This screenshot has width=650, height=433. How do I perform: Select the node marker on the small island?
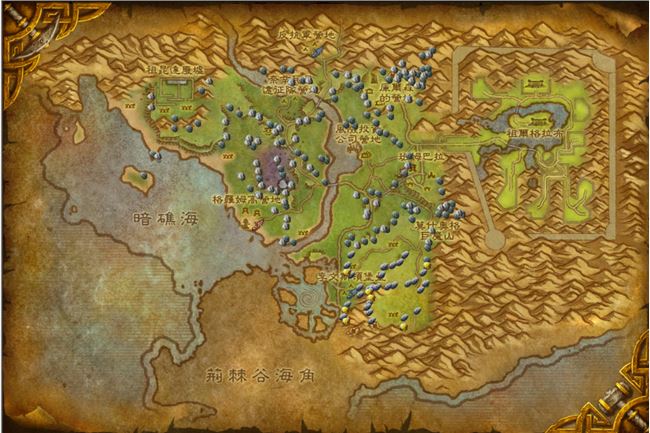(145, 176)
